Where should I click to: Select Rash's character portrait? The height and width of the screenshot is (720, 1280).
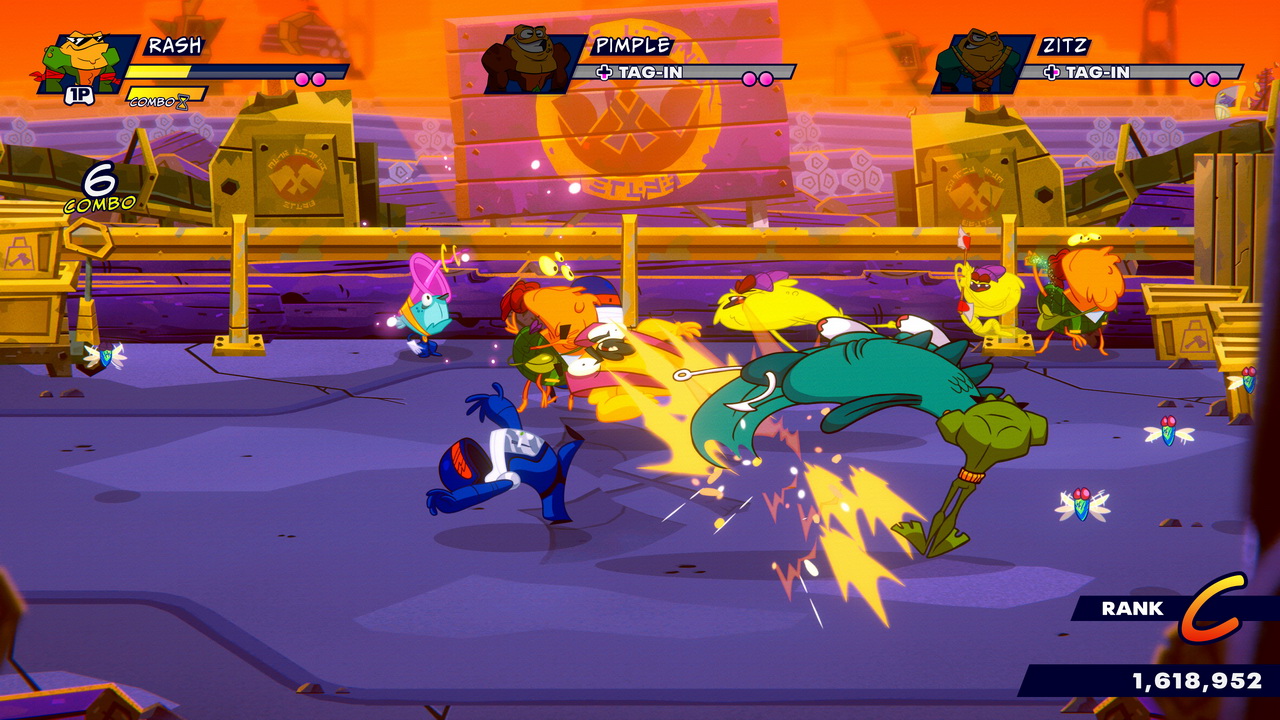(x=85, y=64)
